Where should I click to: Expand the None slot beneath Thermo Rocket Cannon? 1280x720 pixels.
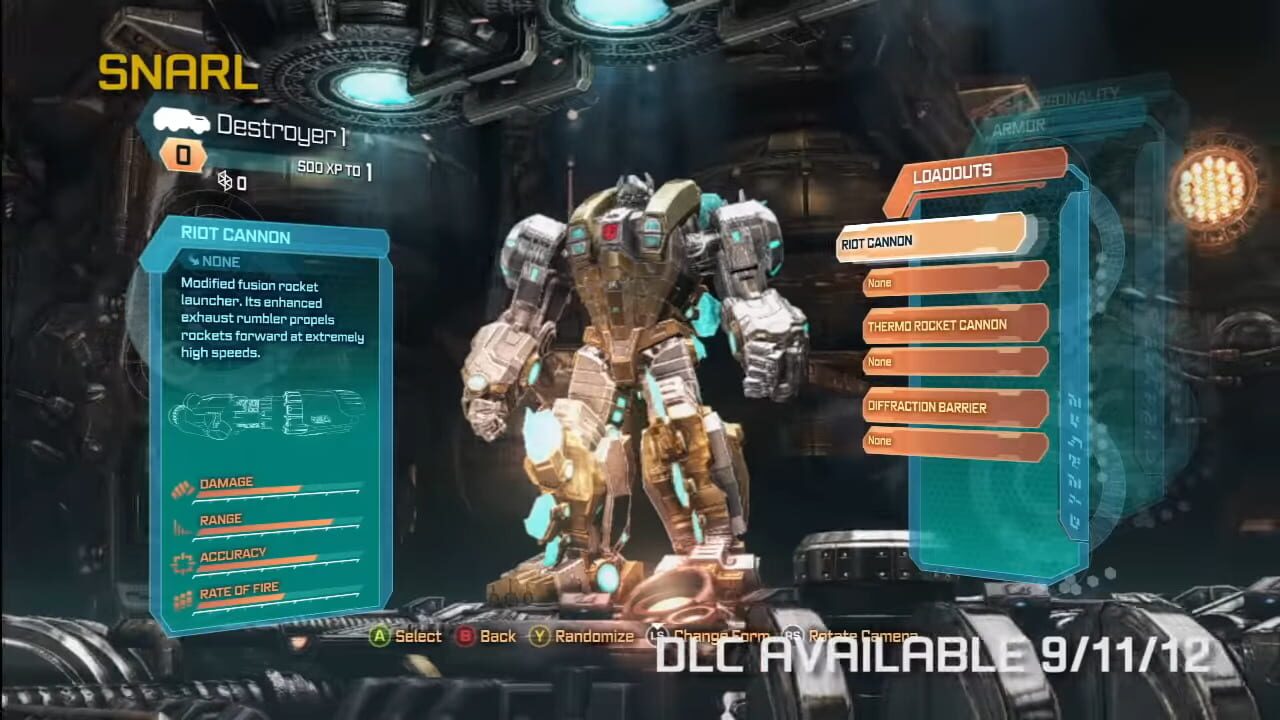tap(950, 361)
